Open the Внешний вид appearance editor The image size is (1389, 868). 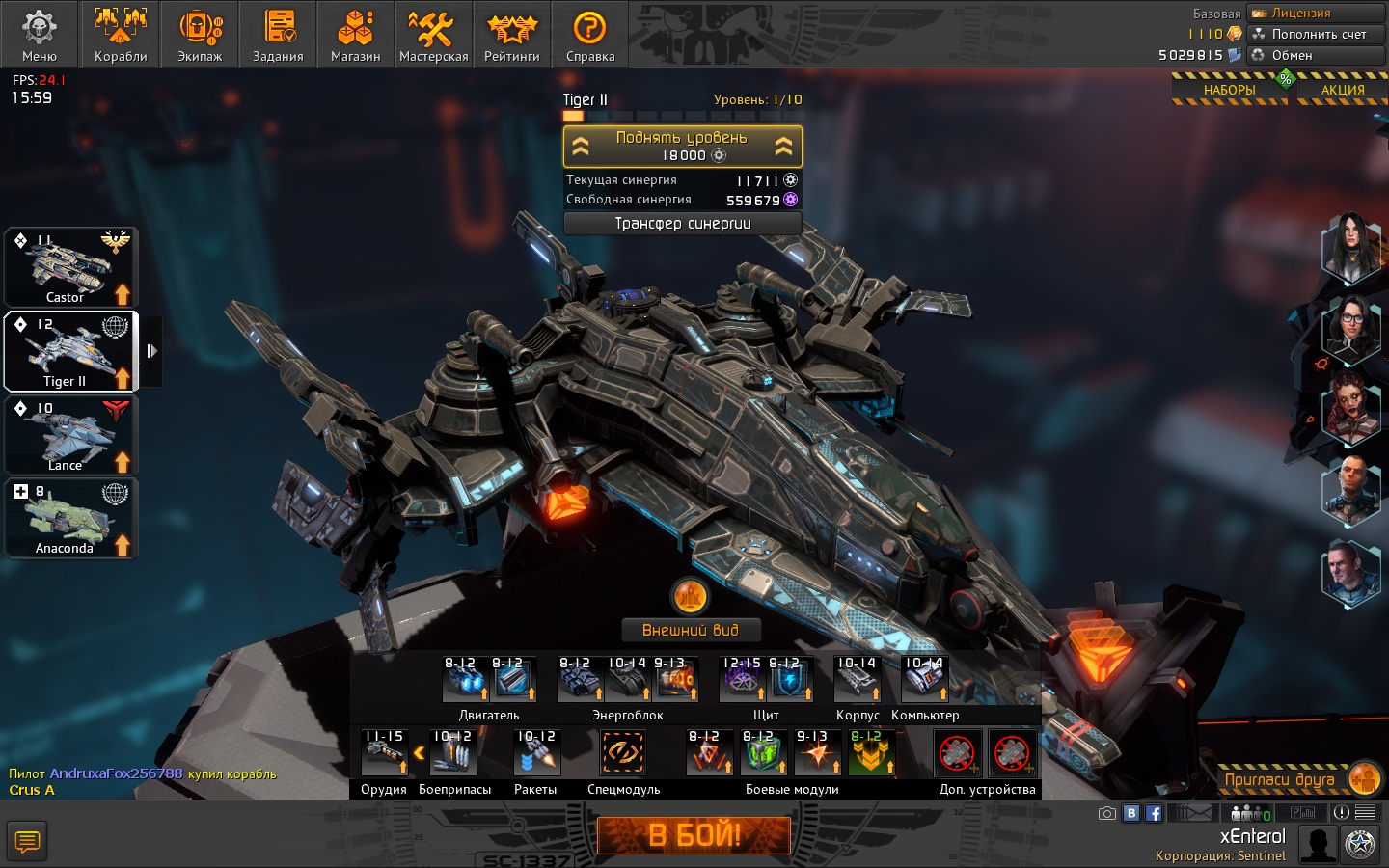[x=691, y=630]
